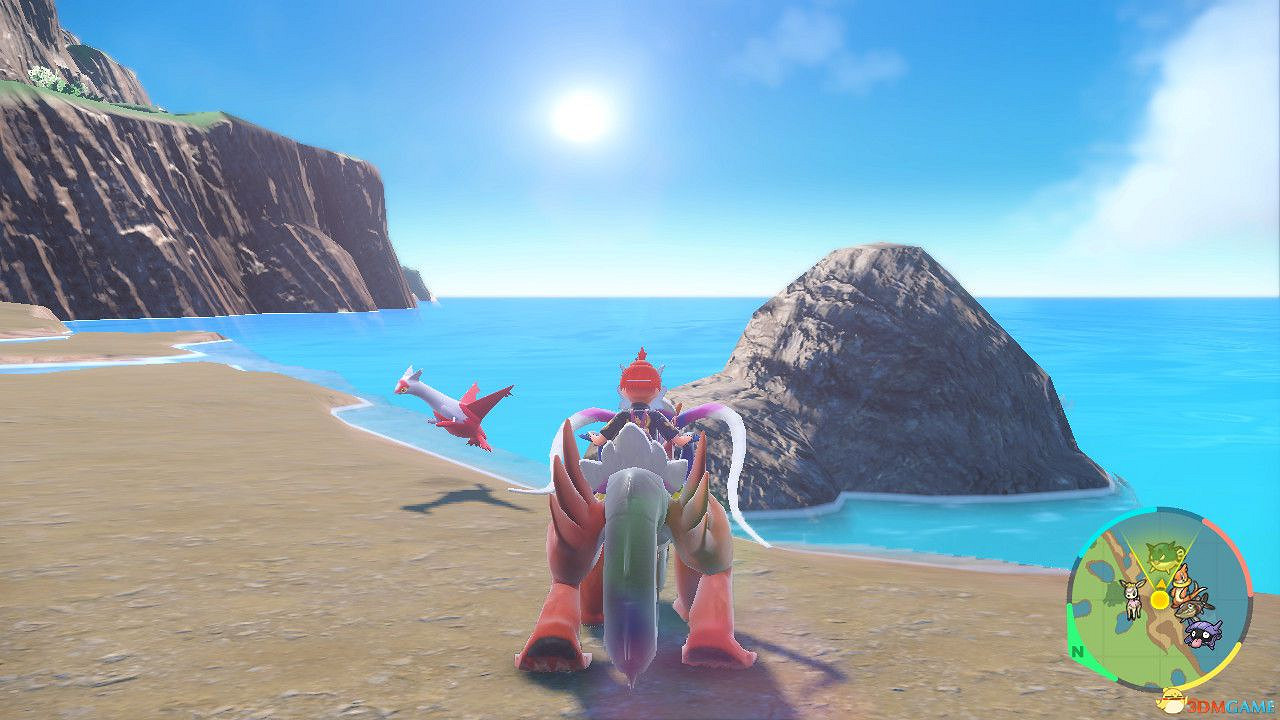Click the chick mascot beside the watermark
This screenshot has height=720, width=1280.
[x=1172, y=702]
